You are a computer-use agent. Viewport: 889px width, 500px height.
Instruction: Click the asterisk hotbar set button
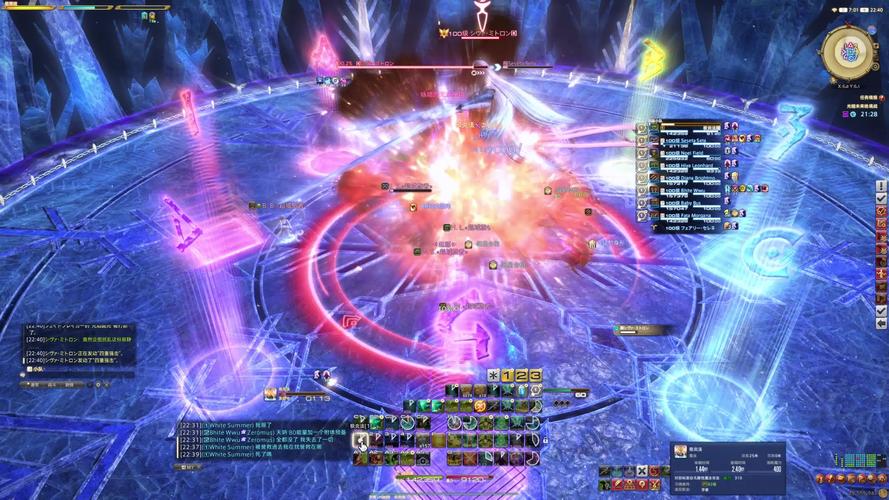(x=494, y=374)
